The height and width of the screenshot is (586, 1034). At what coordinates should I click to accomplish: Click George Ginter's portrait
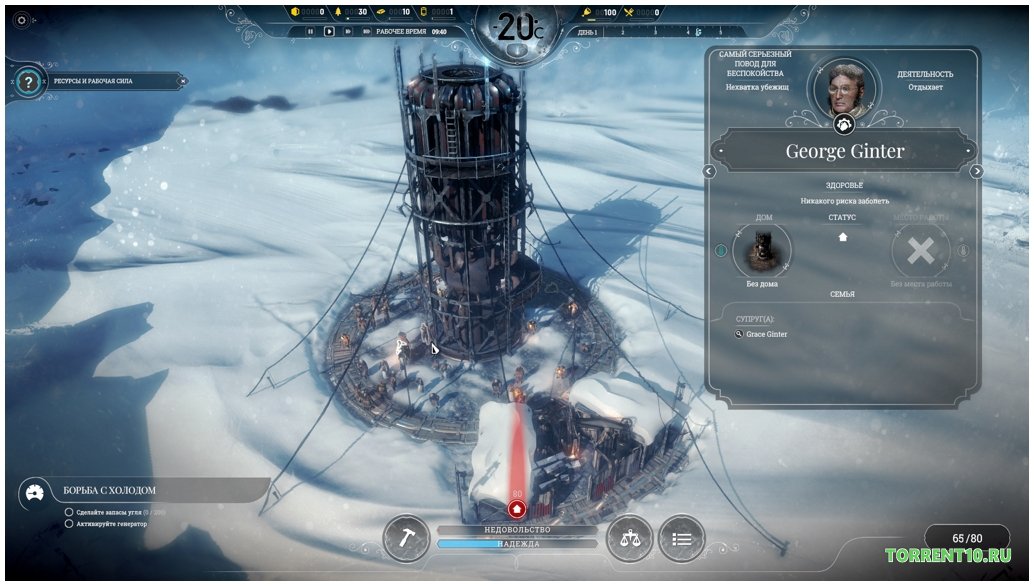click(x=843, y=86)
